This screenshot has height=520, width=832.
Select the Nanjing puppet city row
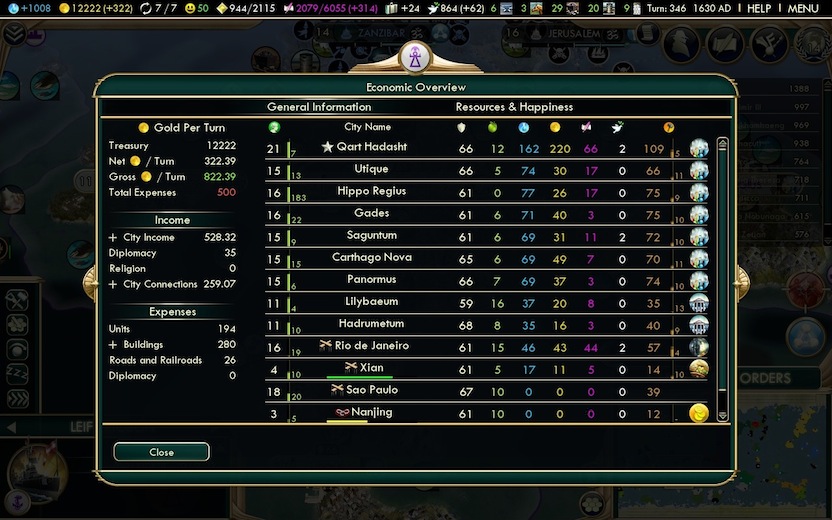click(371, 412)
